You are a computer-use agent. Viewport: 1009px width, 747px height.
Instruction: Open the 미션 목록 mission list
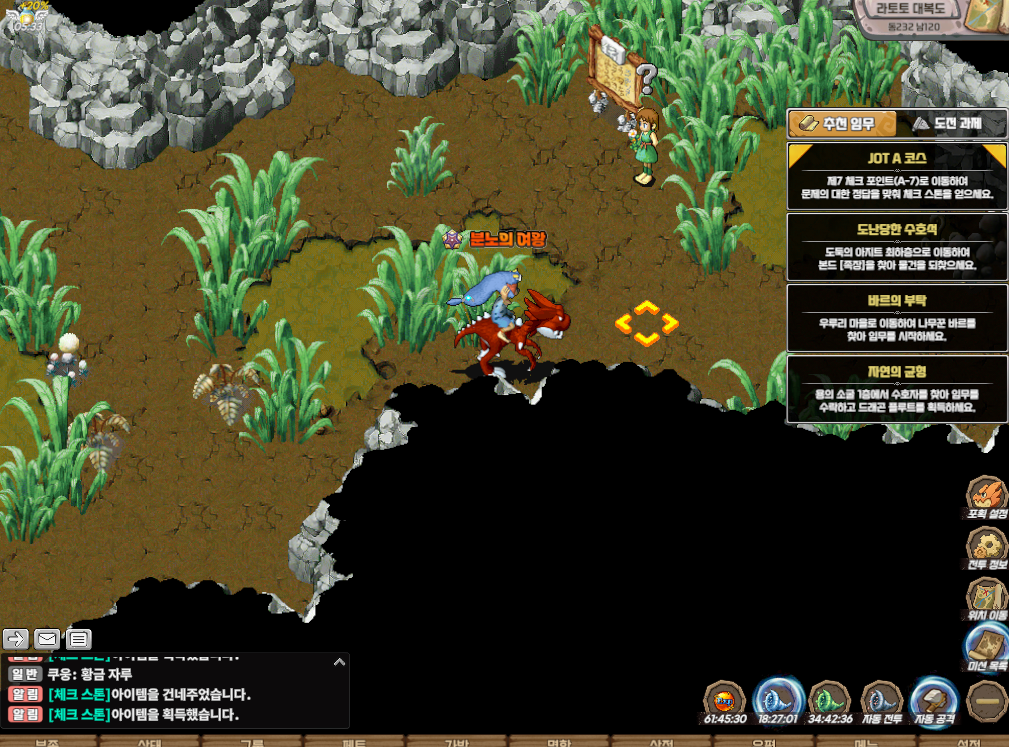pos(987,647)
